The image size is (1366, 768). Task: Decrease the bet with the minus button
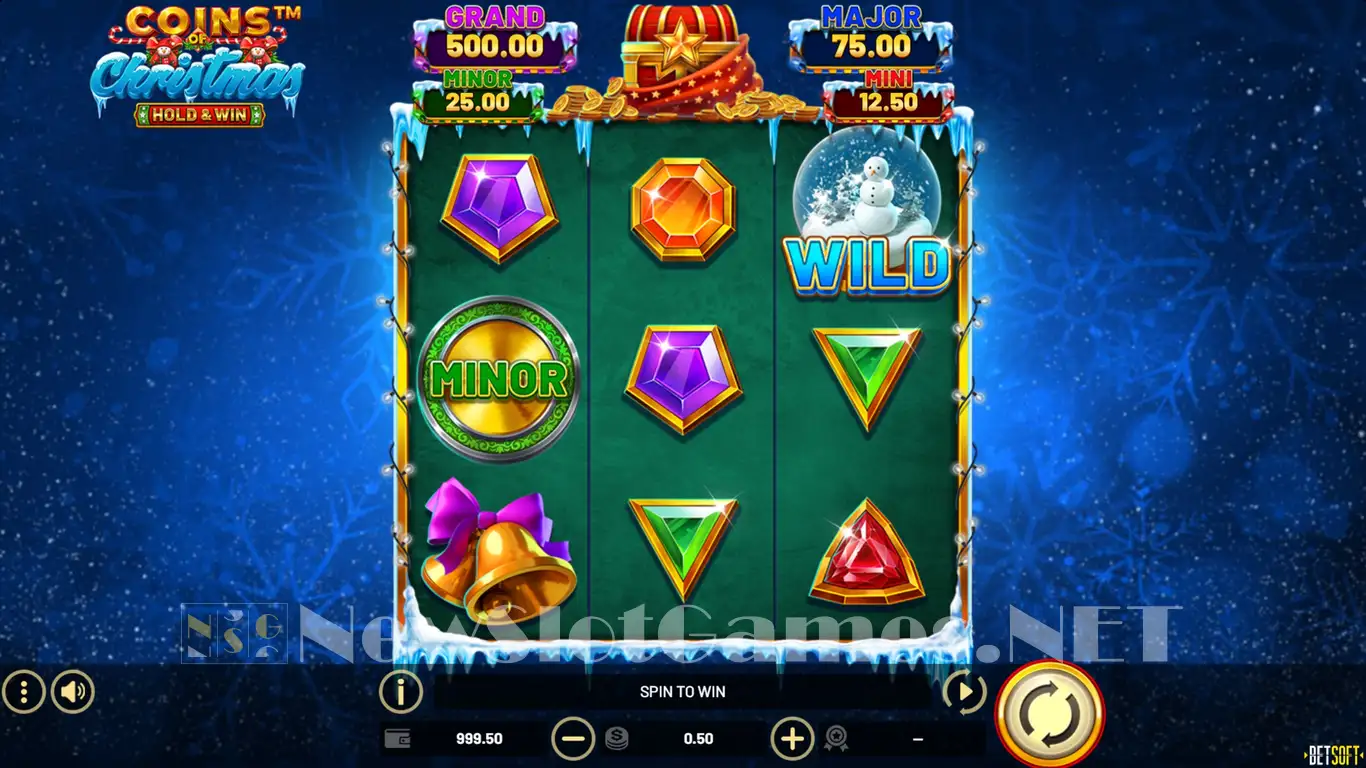coord(573,739)
